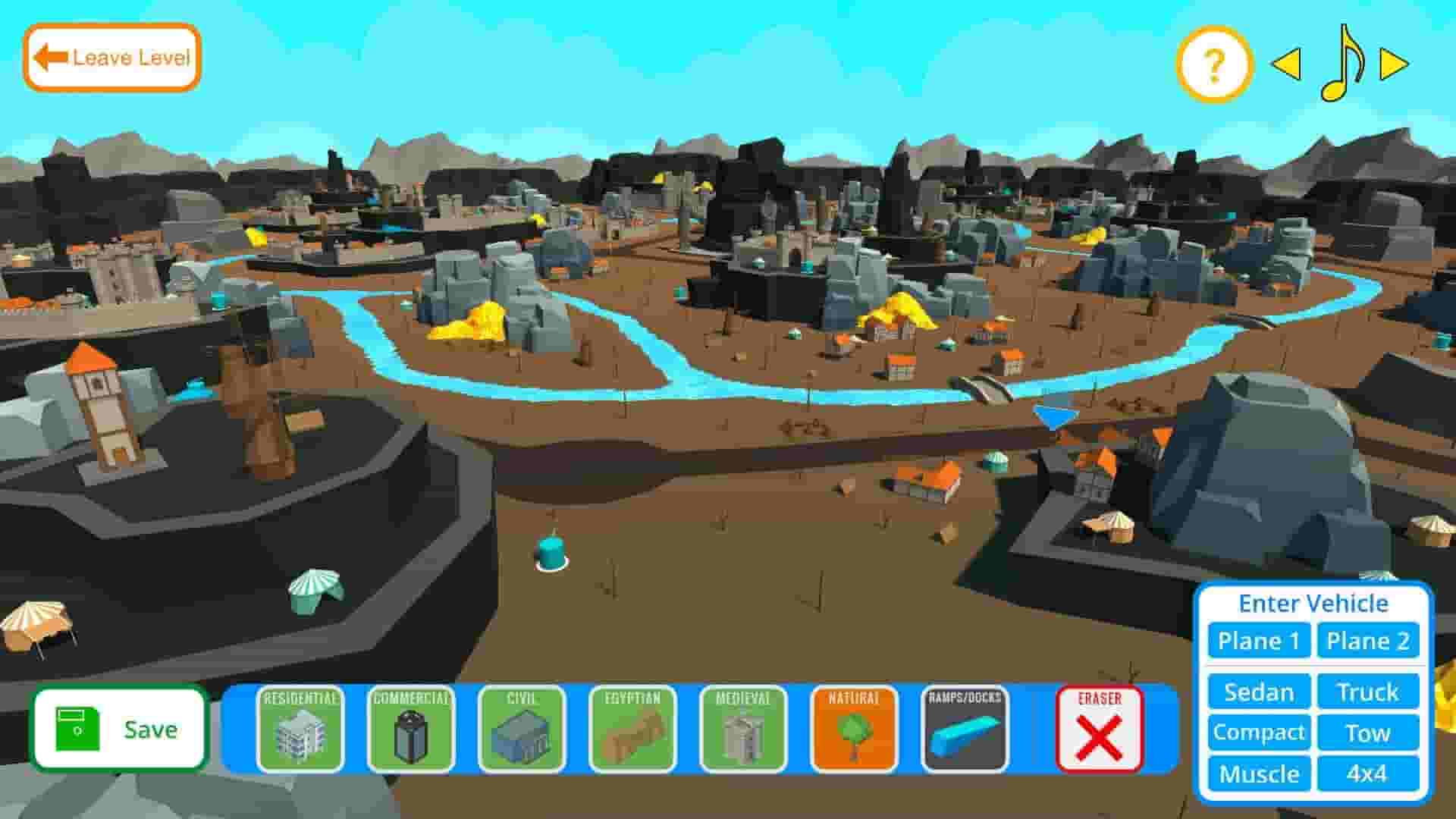Select the Muscle car

pyautogui.click(x=1258, y=774)
